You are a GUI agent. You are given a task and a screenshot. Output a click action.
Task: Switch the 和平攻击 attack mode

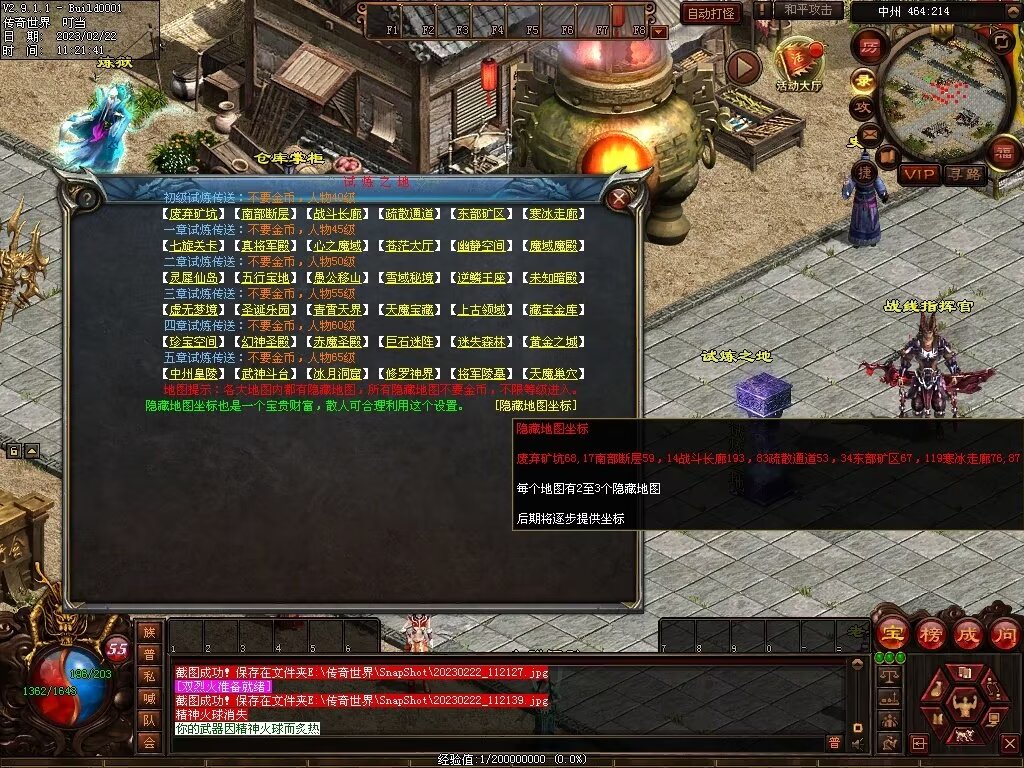(x=807, y=10)
